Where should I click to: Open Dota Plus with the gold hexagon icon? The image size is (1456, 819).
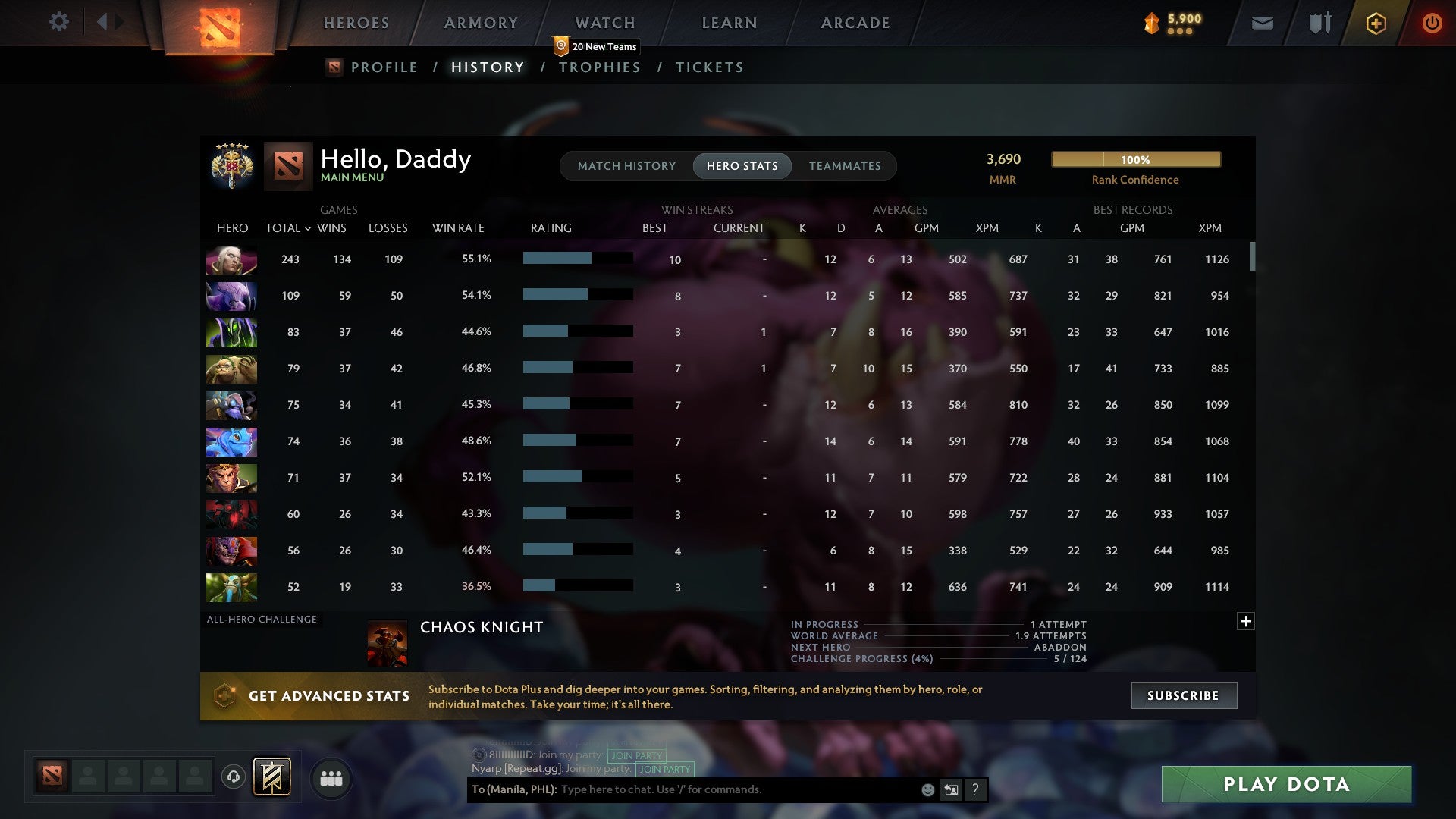point(1376,24)
